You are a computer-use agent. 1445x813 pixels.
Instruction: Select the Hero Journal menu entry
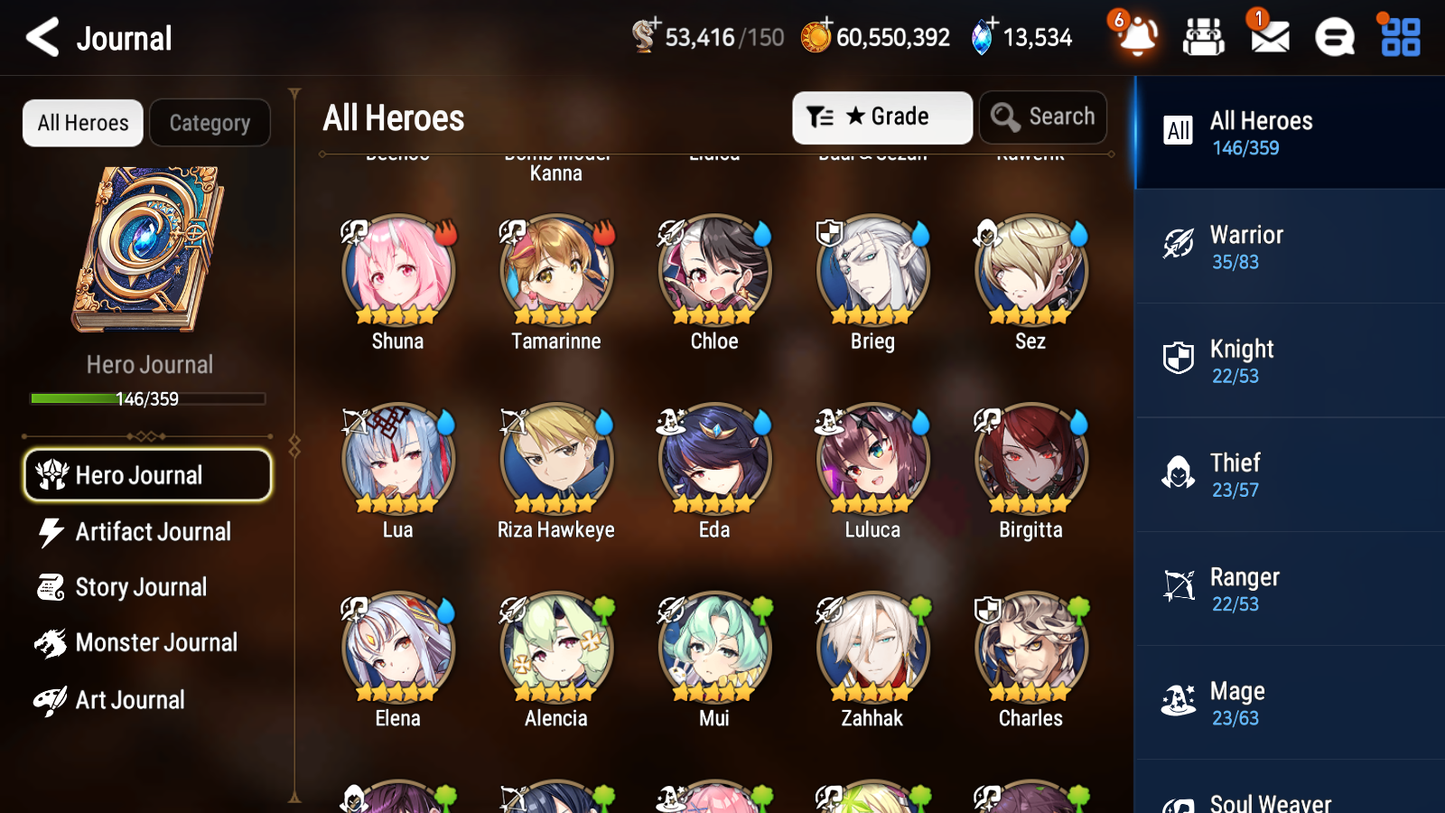147,475
